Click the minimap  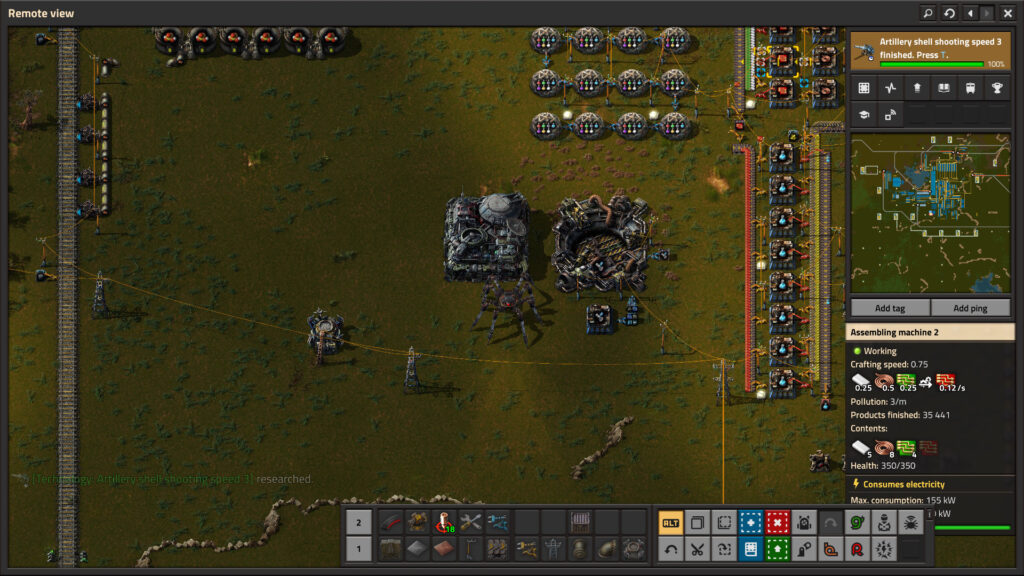tap(930, 214)
